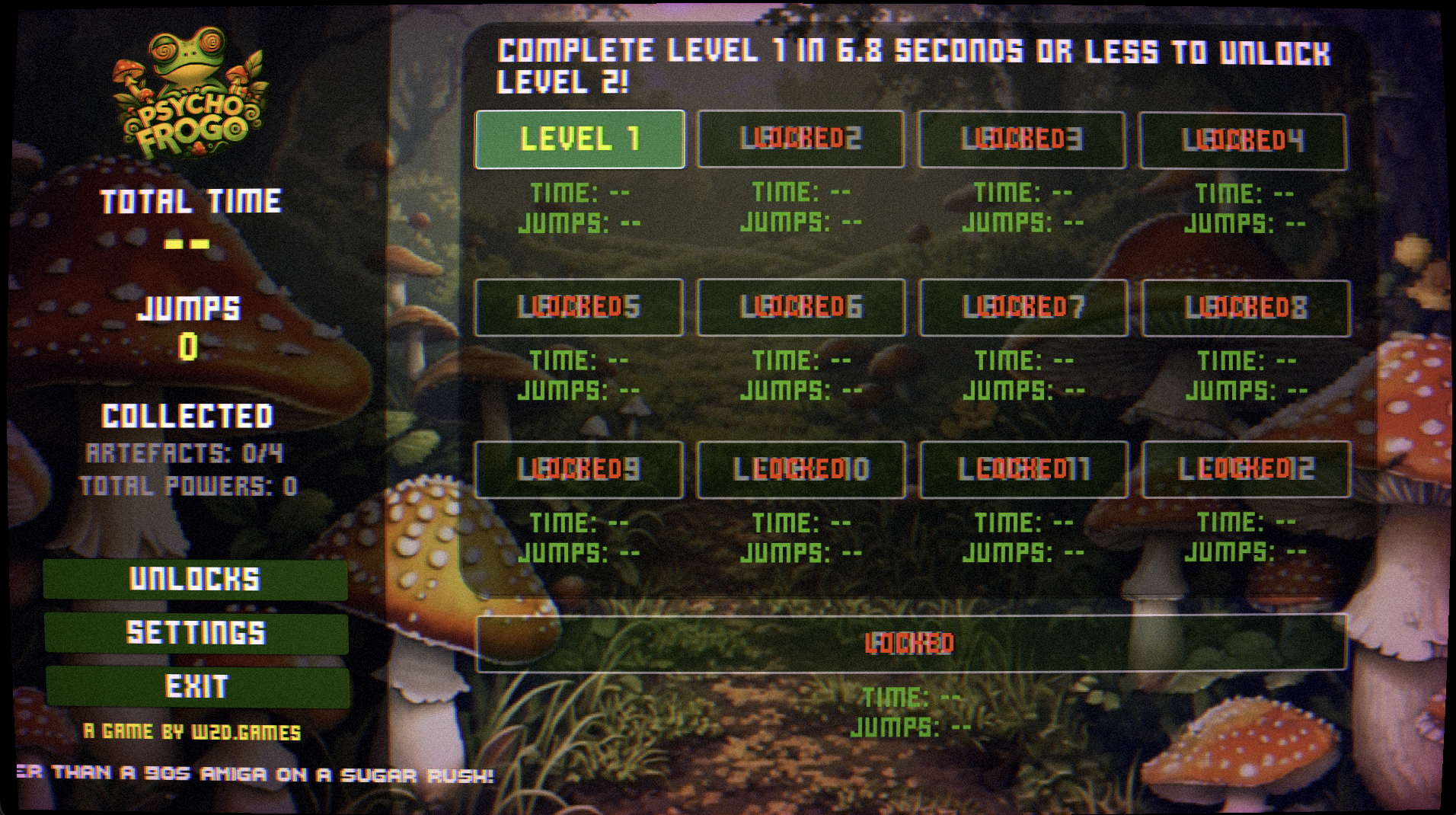Click the wide locked bonus level bar
The width and height of the screenshot is (1456, 815).
(x=911, y=644)
